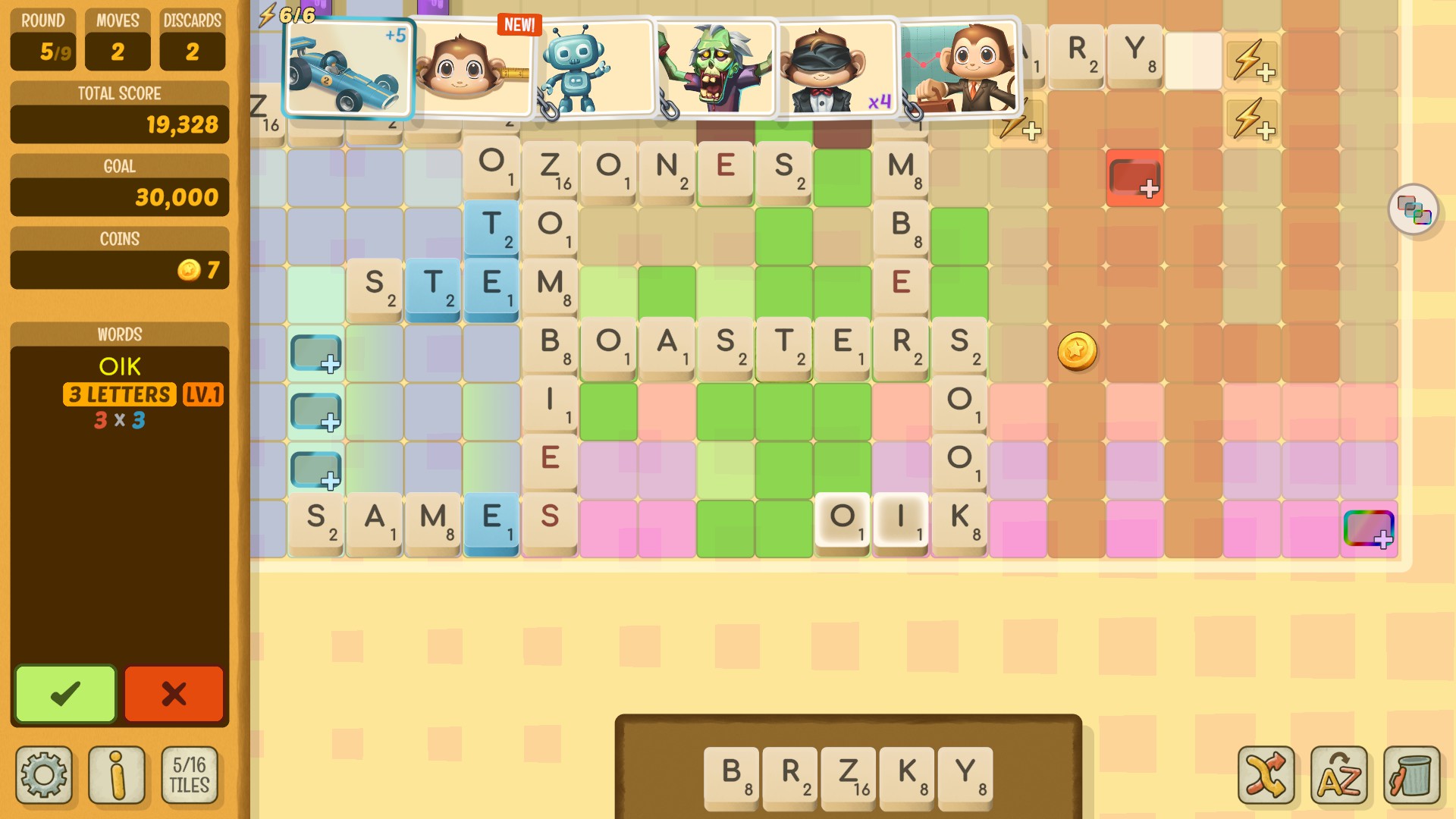Image resolution: width=1456 pixels, height=819 pixels.
Task: Open the settings gear
Action: [x=45, y=774]
